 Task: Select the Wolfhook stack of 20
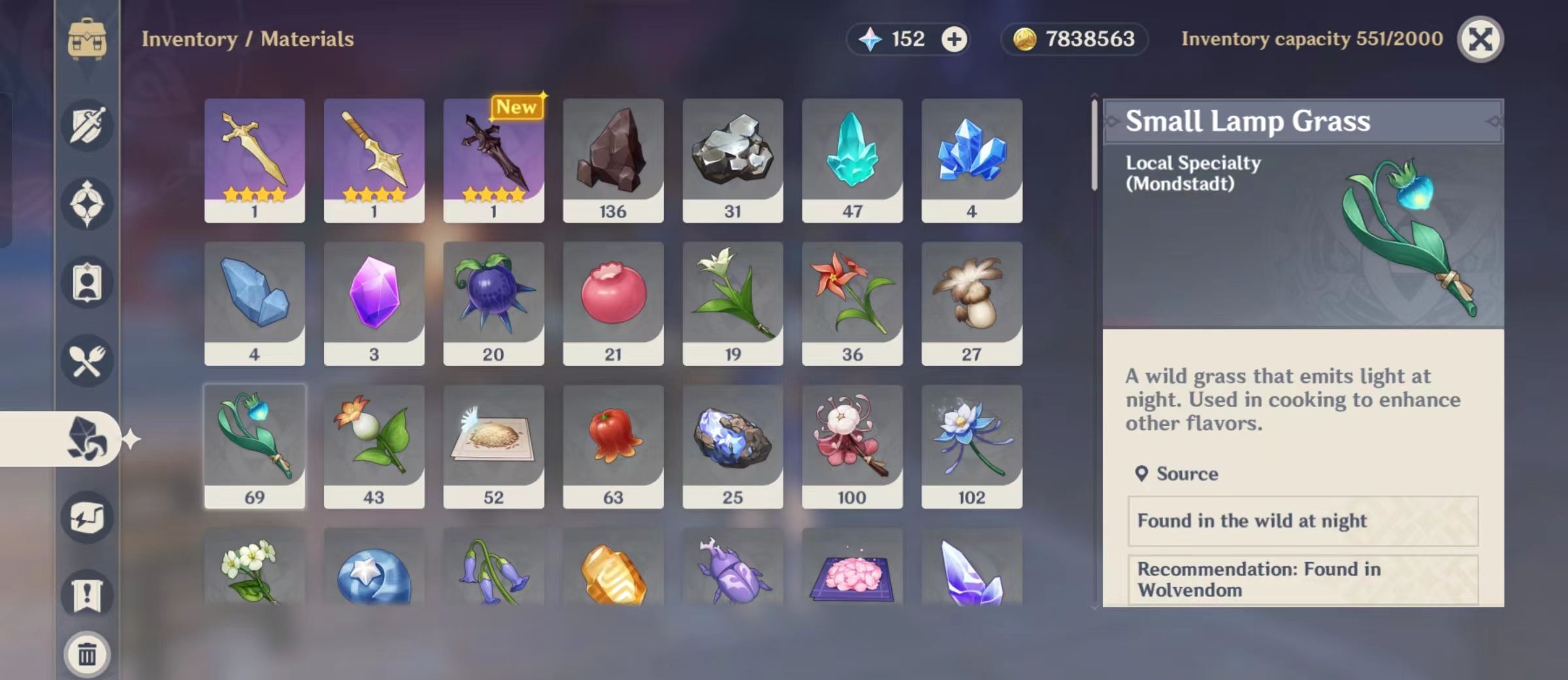493,302
